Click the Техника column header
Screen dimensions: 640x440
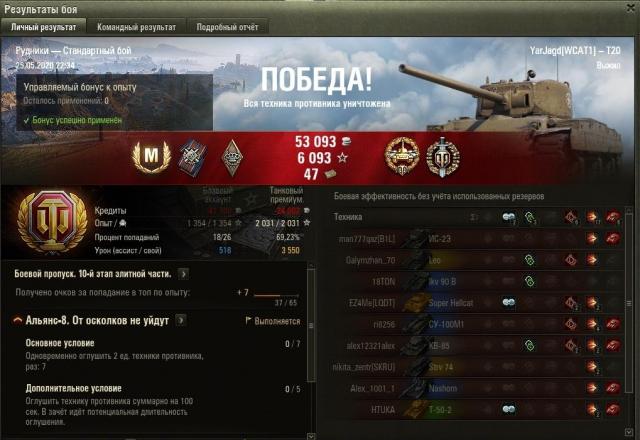(x=349, y=216)
